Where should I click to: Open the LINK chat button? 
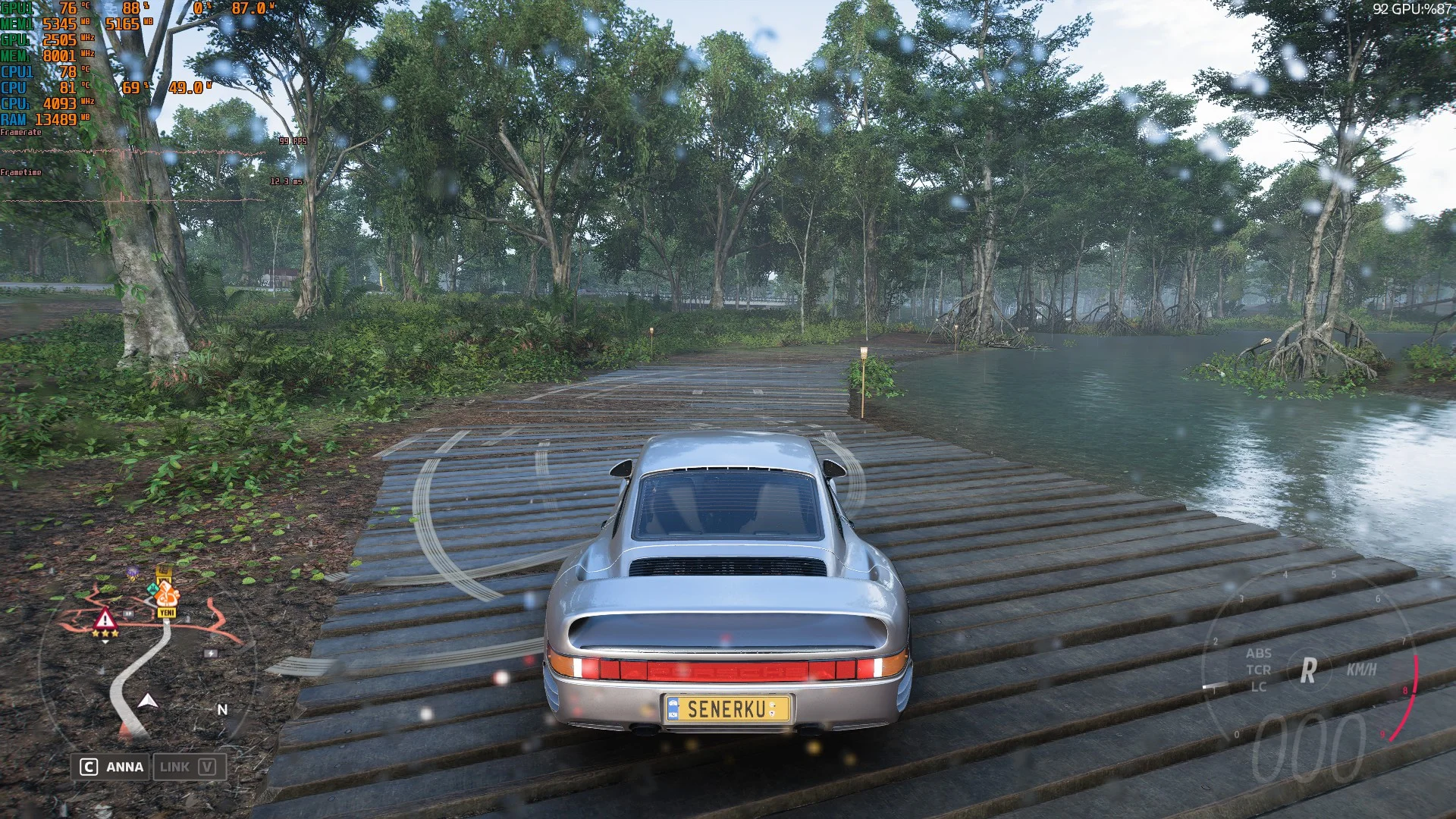[x=187, y=767]
